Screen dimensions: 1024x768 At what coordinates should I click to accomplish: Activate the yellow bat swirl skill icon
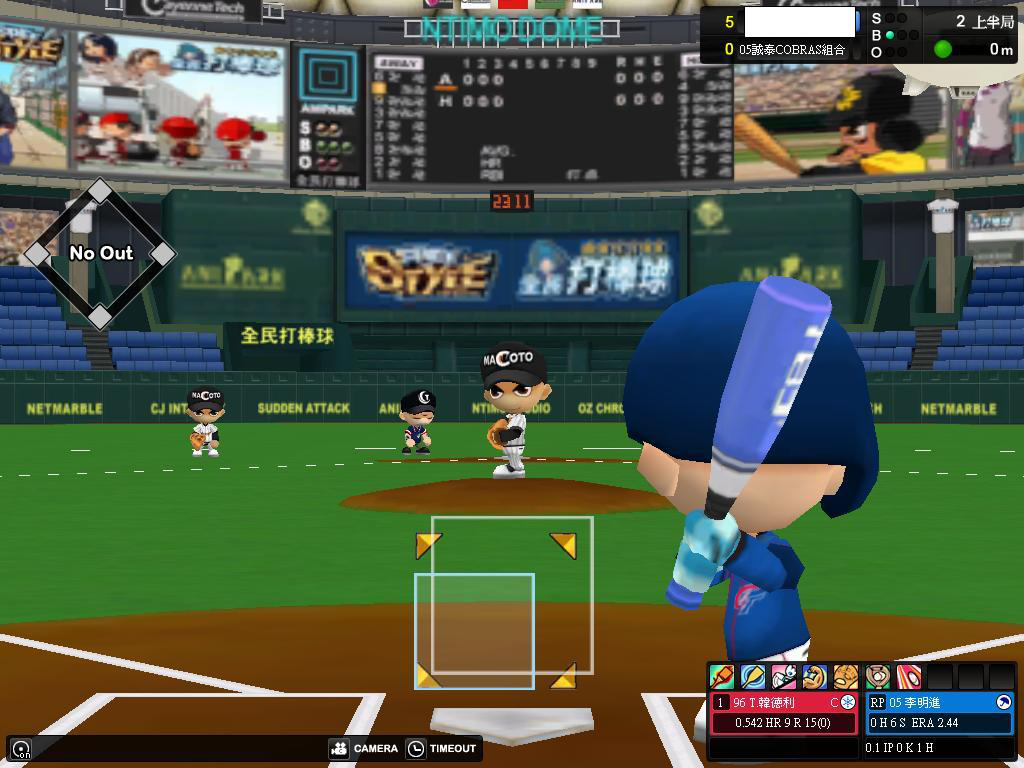tap(752, 677)
